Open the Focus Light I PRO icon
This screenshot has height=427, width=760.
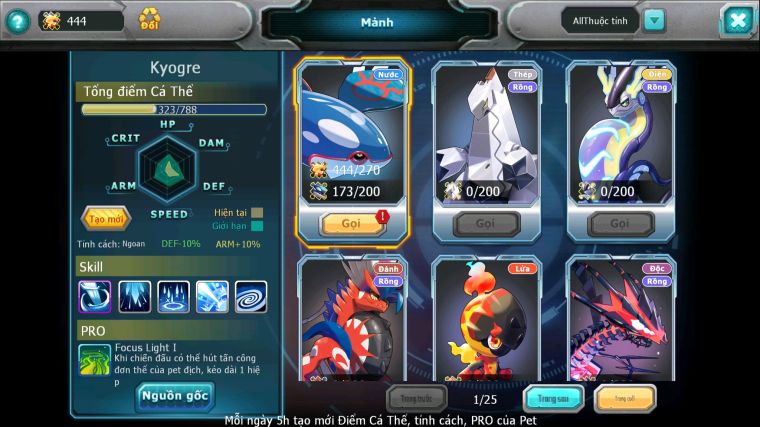coord(95,360)
